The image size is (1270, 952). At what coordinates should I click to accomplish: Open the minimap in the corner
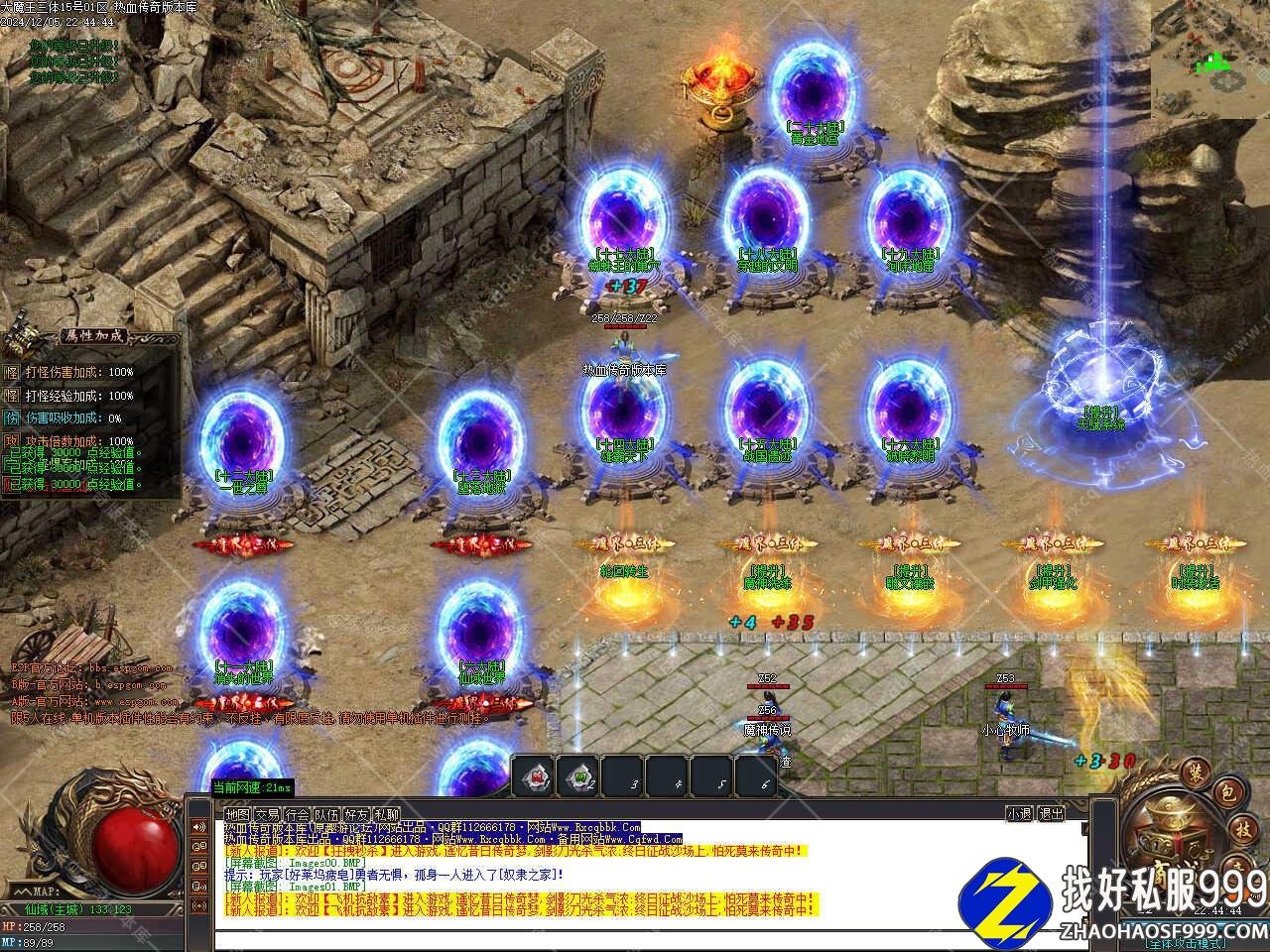click(x=1210, y=58)
